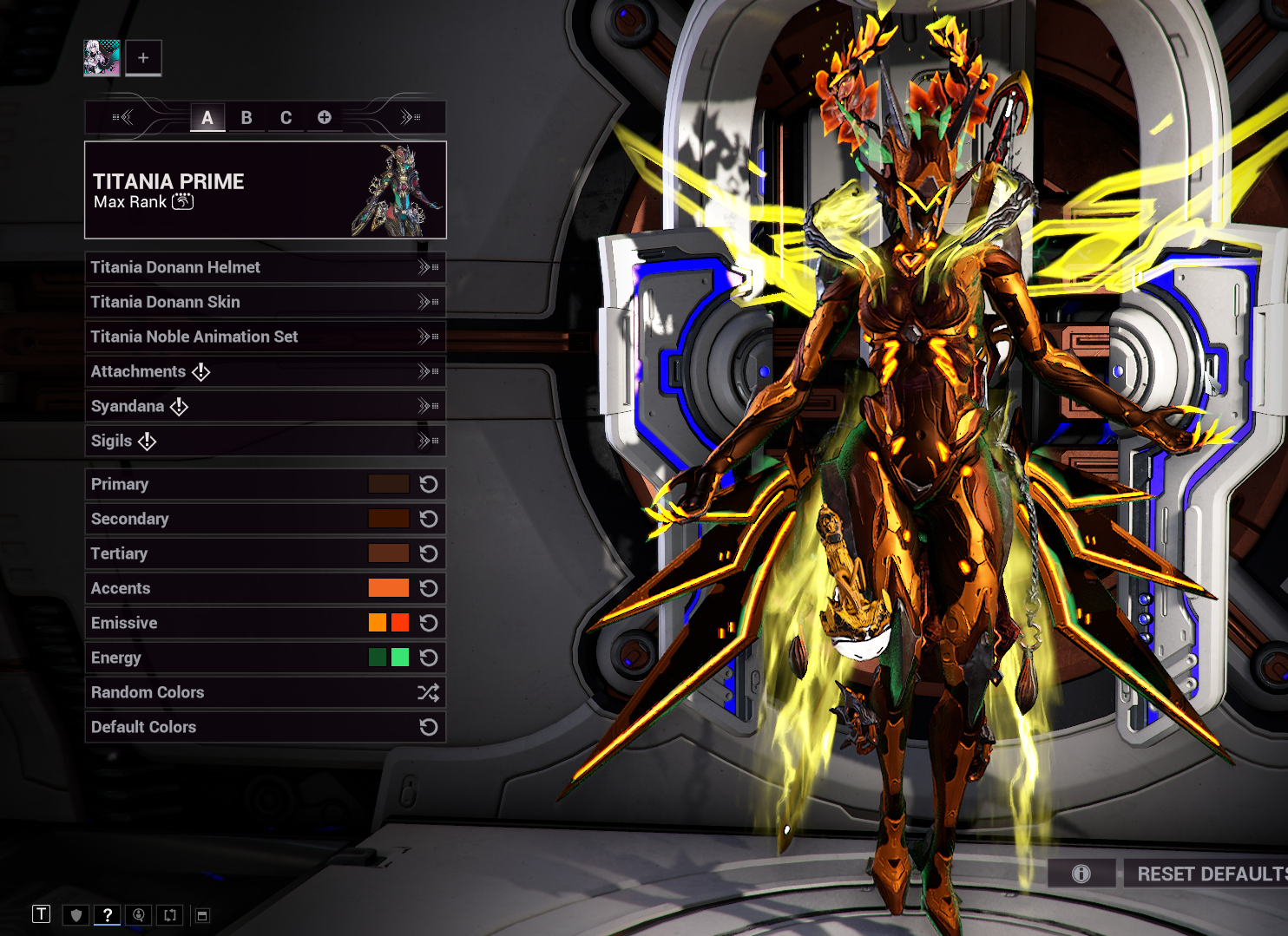Viewport: 1288px width, 936px height.
Task: Edit the Tertiary color swatch
Action: click(x=388, y=553)
